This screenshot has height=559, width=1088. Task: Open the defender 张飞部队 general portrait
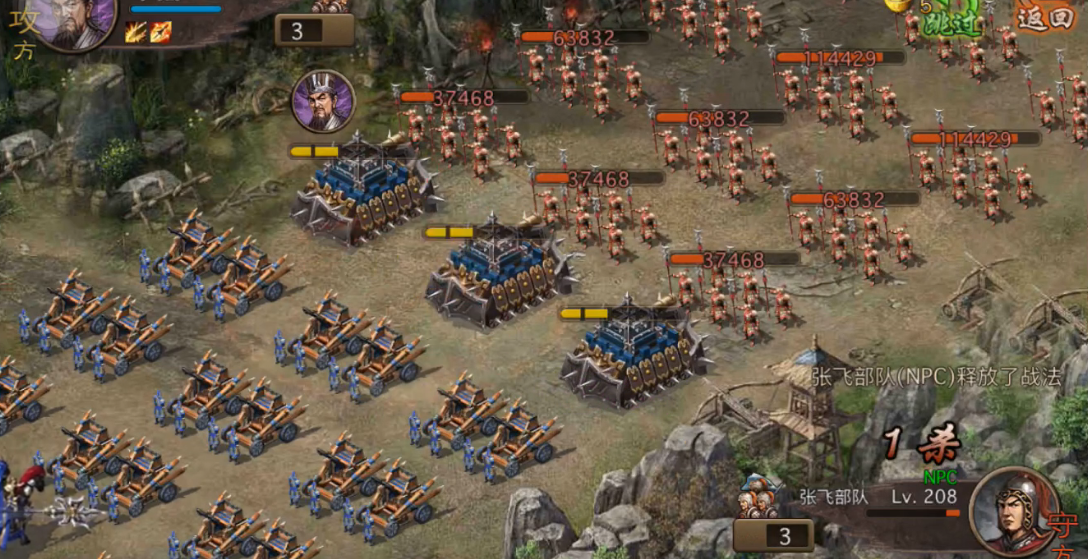click(x=1013, y=512)
